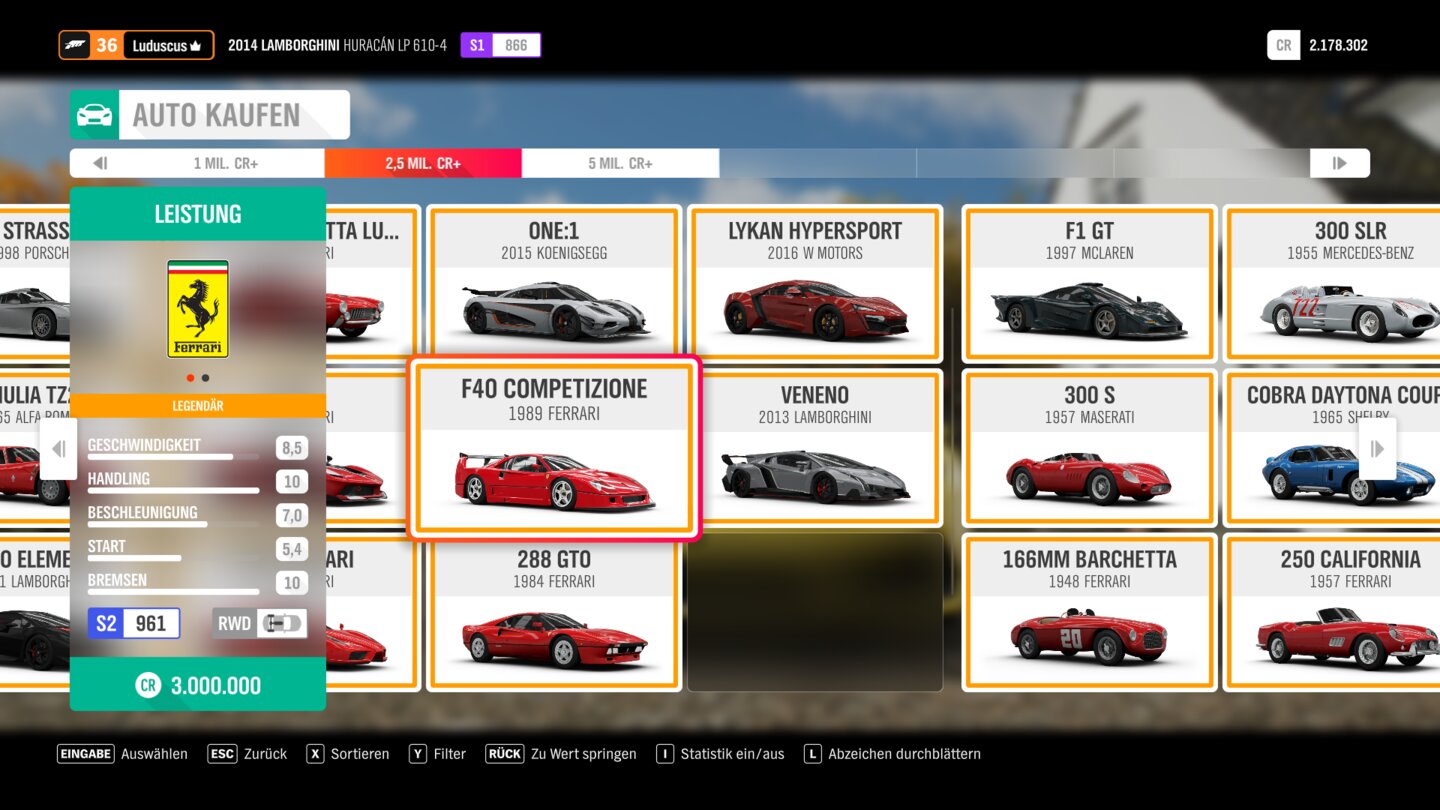Open the Filter option

click(438, 754)
